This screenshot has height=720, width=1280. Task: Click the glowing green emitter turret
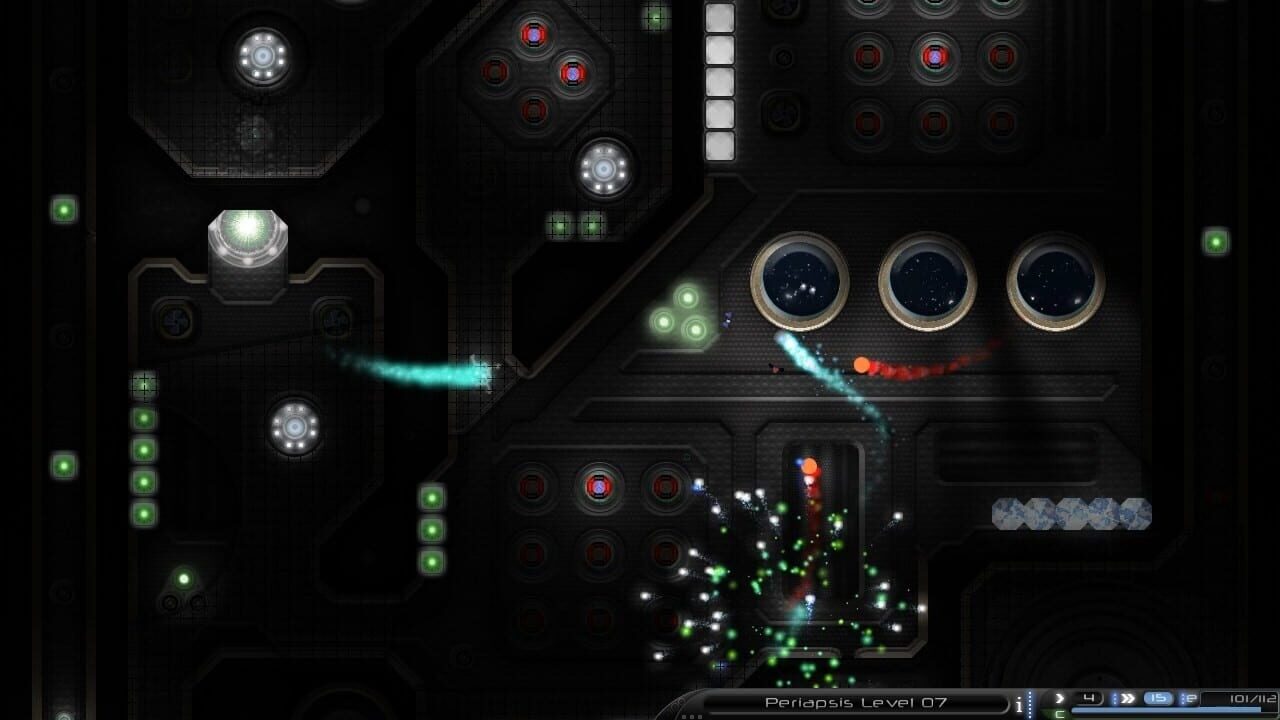coord(247,233)
